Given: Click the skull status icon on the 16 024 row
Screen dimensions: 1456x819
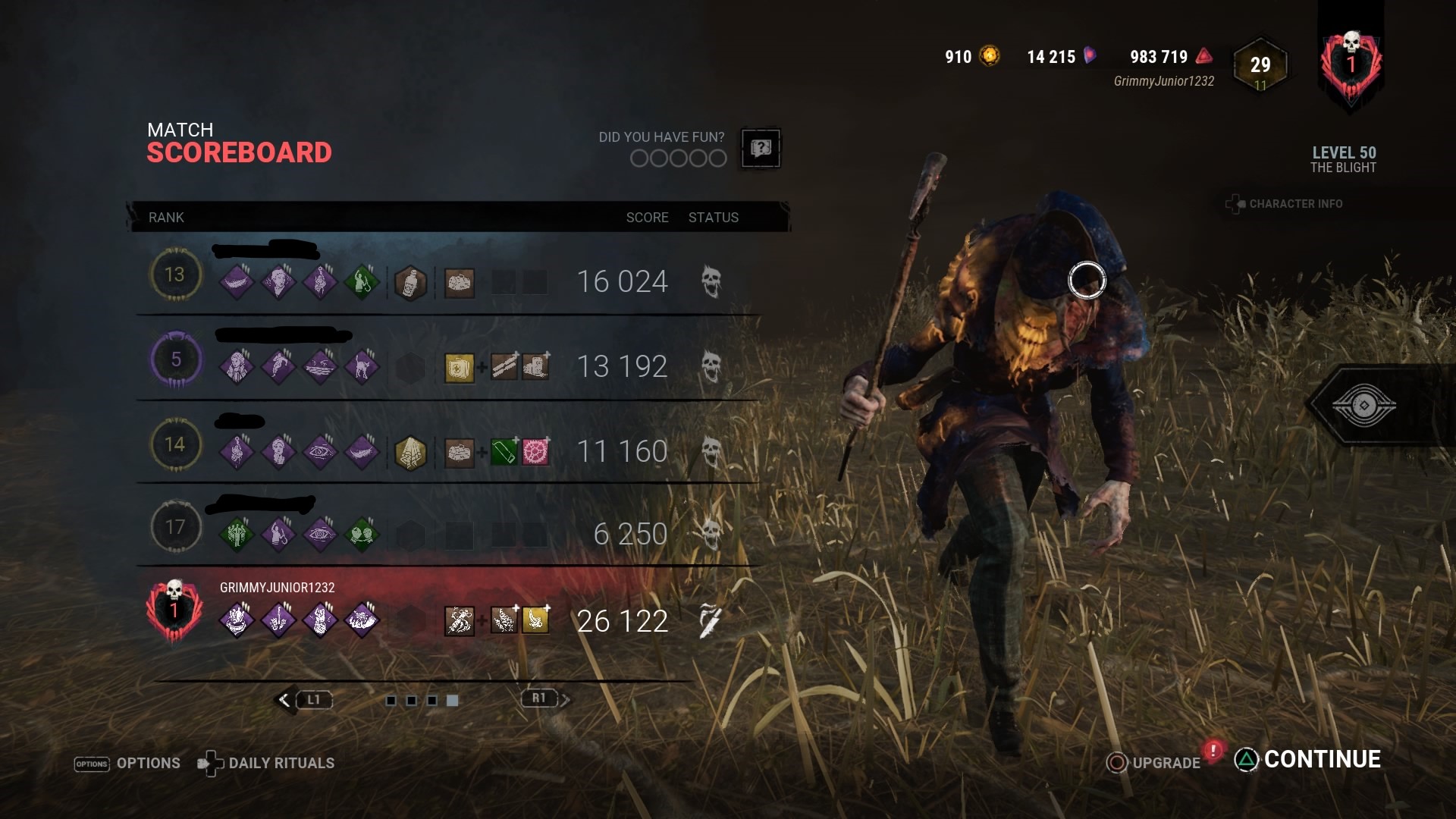Looking at the screenshot, I should click(x=711, y=281).
